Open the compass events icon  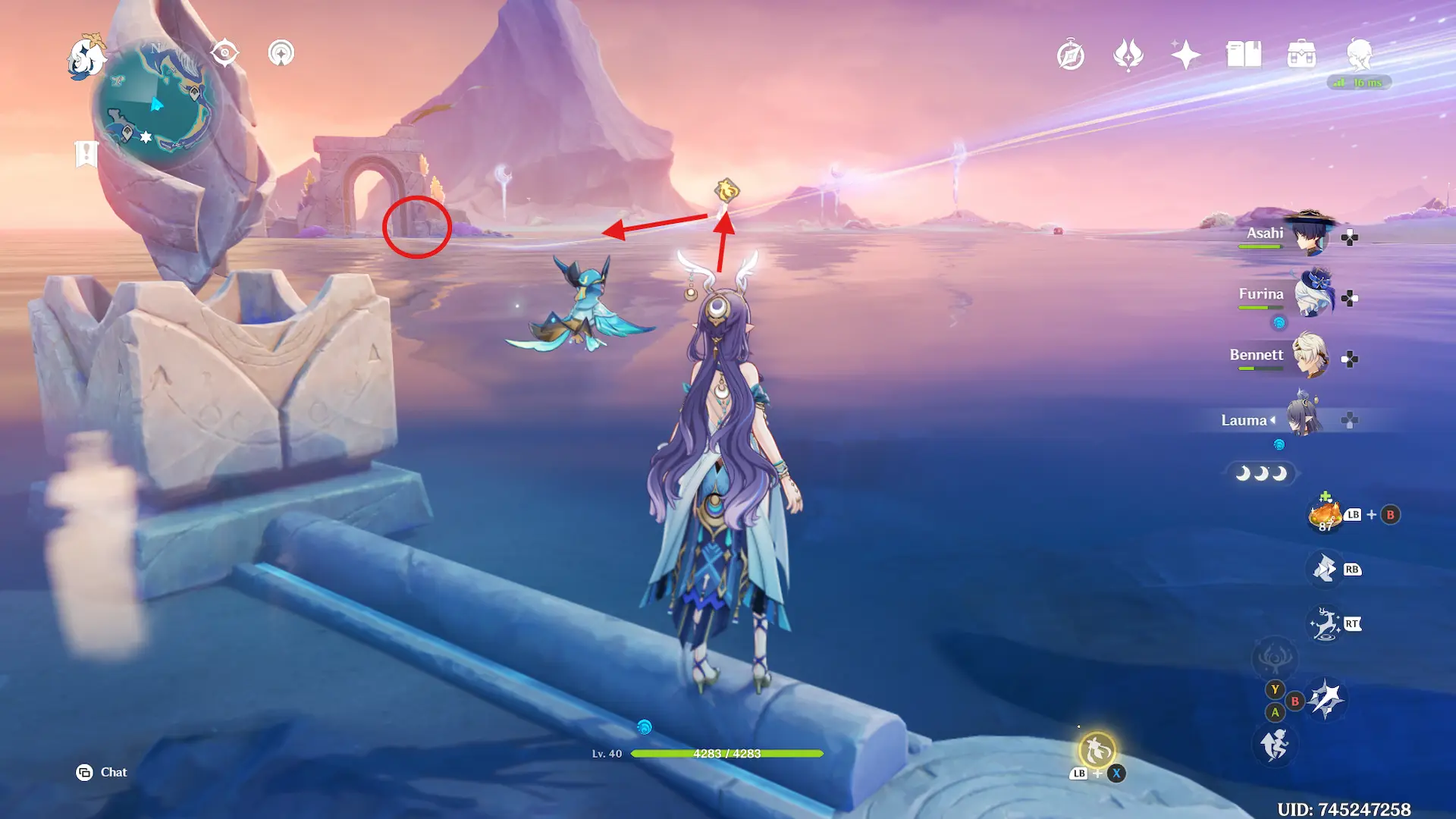(x=1070, y=55)
